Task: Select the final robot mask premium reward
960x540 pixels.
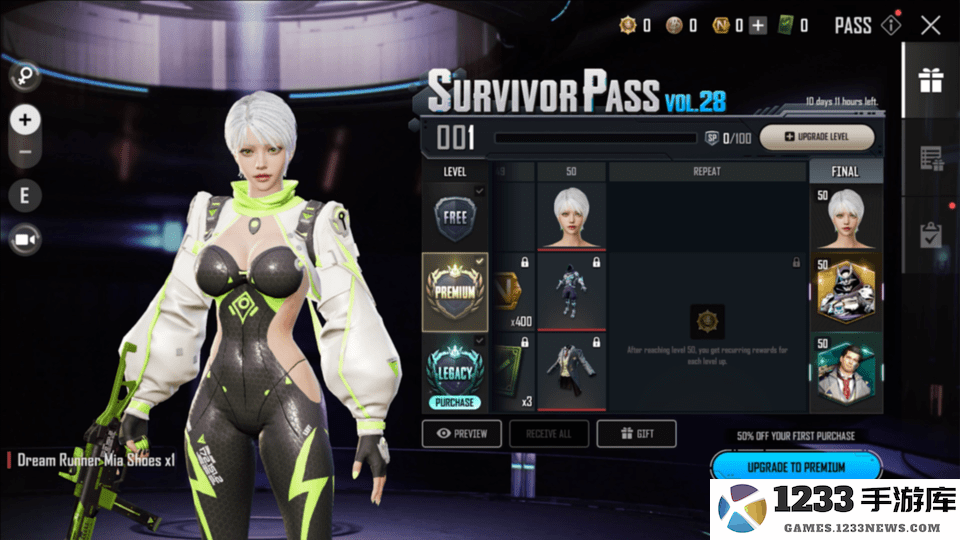Action: [x=845, y=291]
